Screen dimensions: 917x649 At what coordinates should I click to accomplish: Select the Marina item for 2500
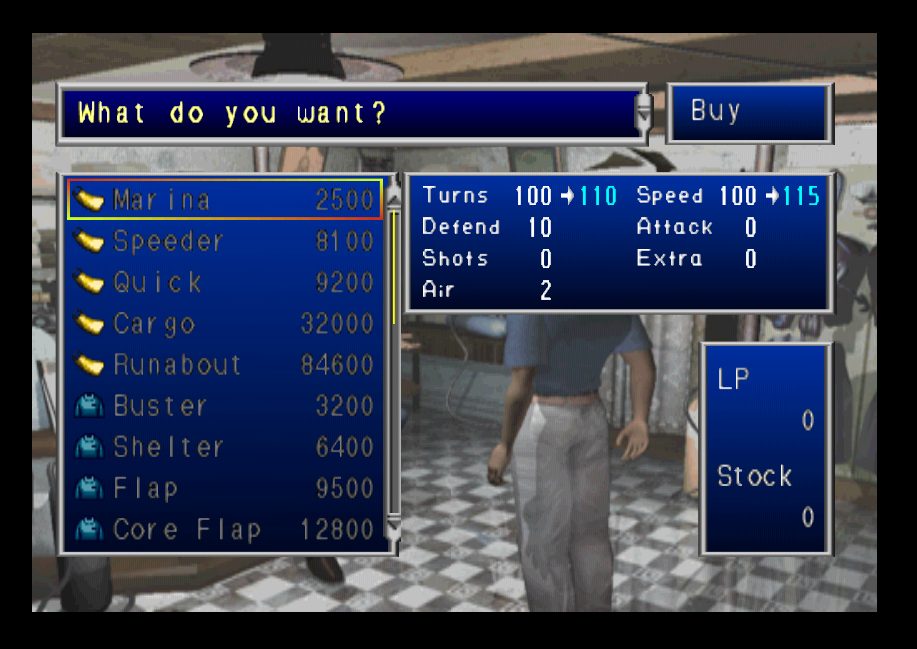click(225, 199)
